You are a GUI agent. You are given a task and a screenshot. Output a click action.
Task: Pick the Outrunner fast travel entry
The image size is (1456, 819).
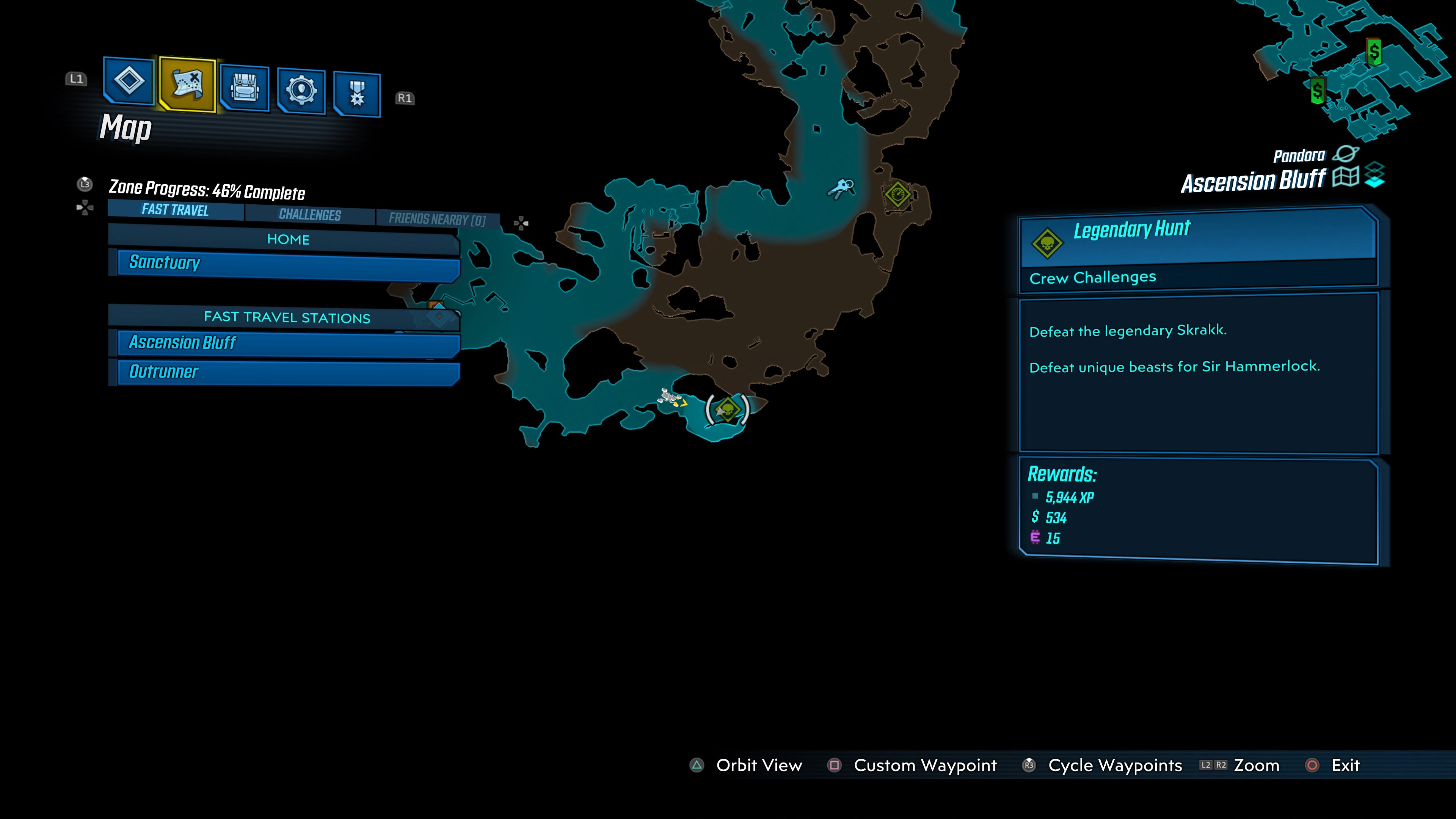point(288,372)
